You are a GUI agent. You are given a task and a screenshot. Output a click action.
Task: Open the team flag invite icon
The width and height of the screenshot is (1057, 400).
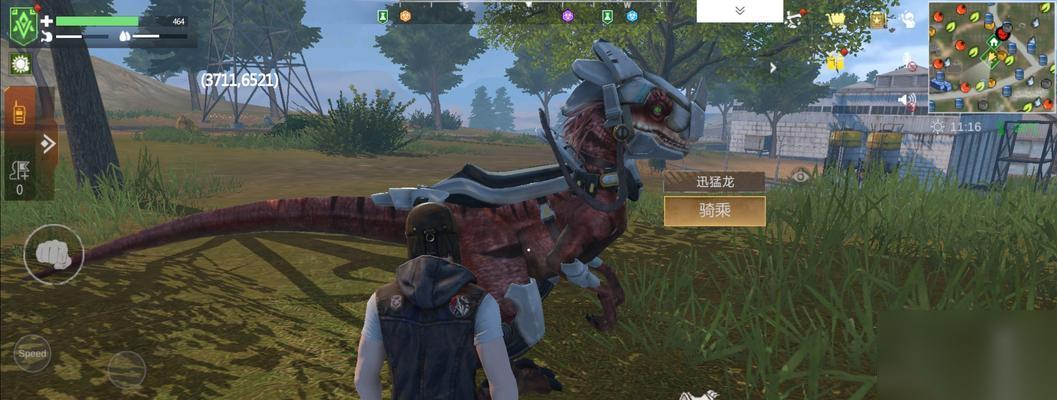[19, 178]
